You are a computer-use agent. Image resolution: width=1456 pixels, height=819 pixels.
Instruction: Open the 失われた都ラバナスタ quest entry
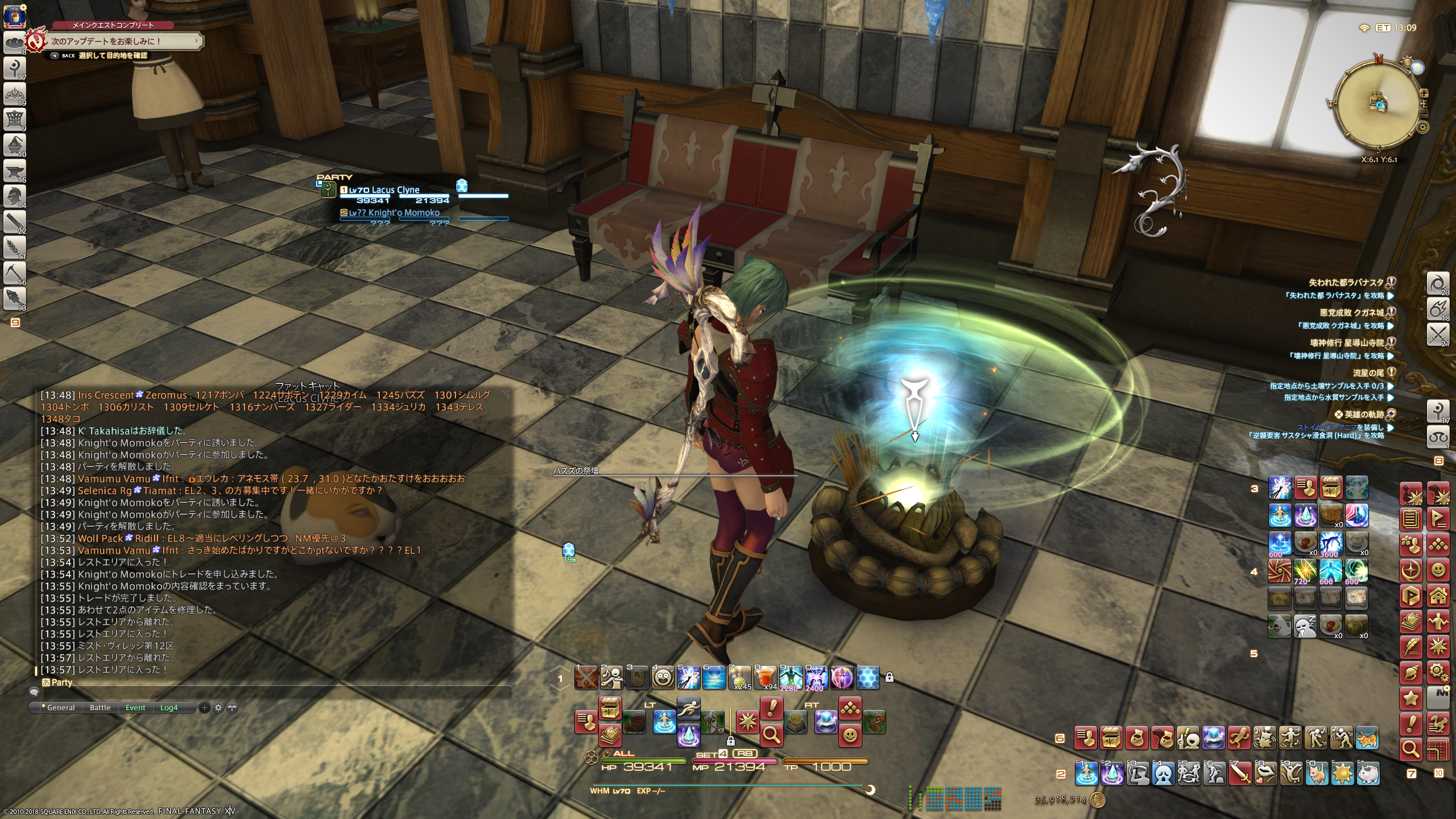click(x=1345, y=282)
